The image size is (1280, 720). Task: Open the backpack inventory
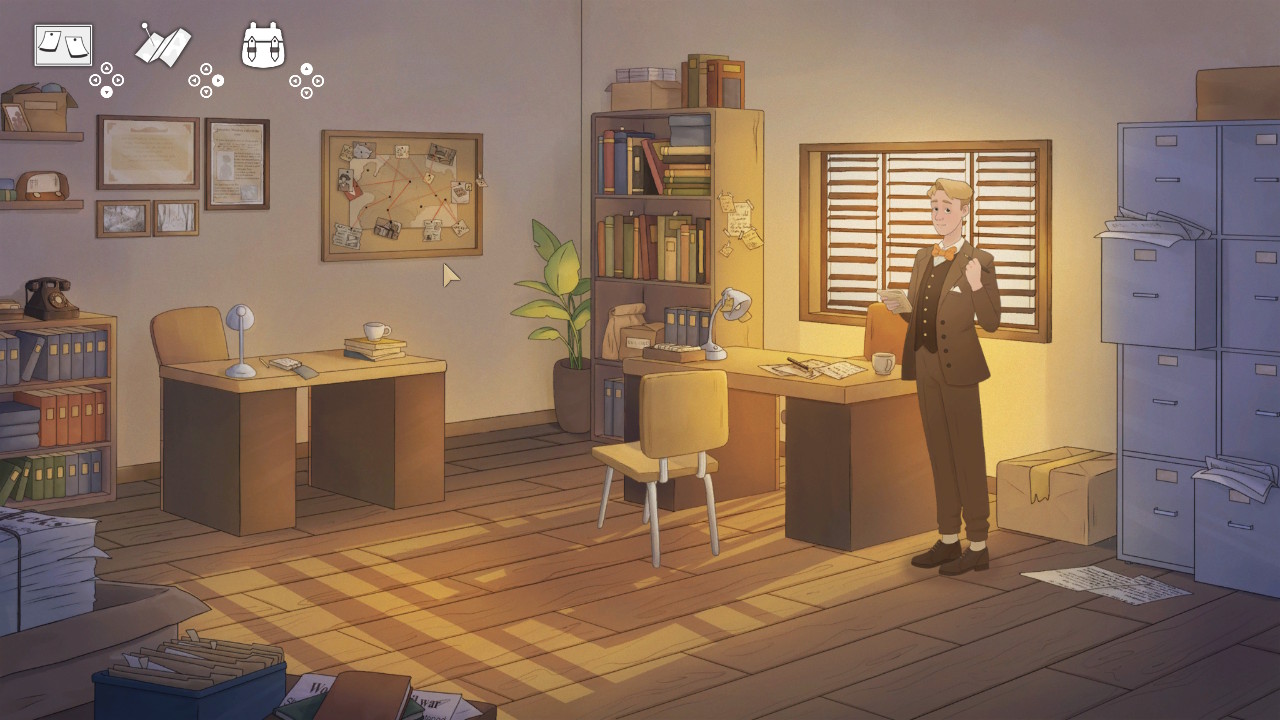262,45
